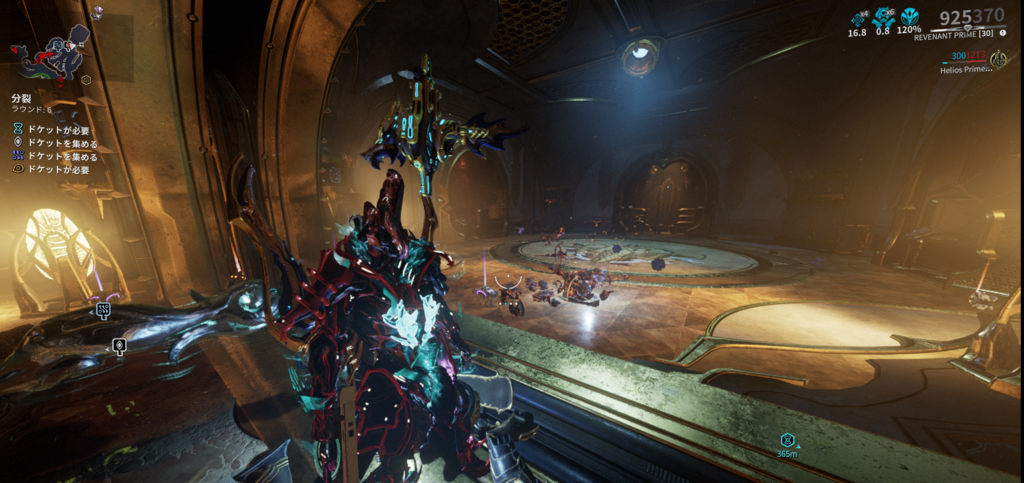The image size is (1024, 483).
Task: Click the oval gem waypoint marker
Action: tap(119, 346)
